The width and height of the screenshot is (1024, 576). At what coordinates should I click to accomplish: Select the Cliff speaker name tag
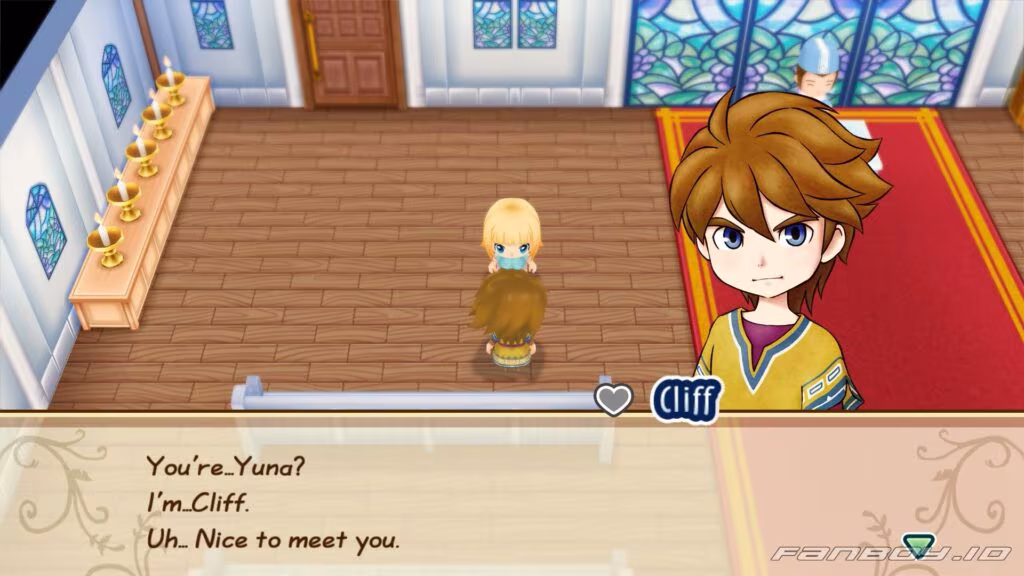(685, 399)
